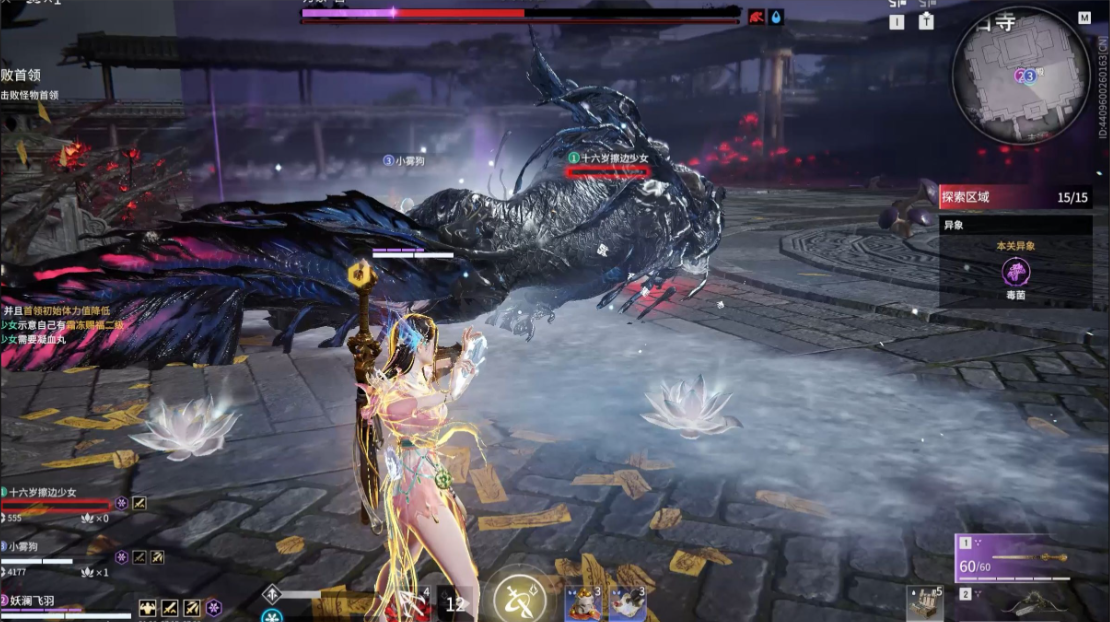
Task: Use the supply crate consumable item
Action: point(924,603)
